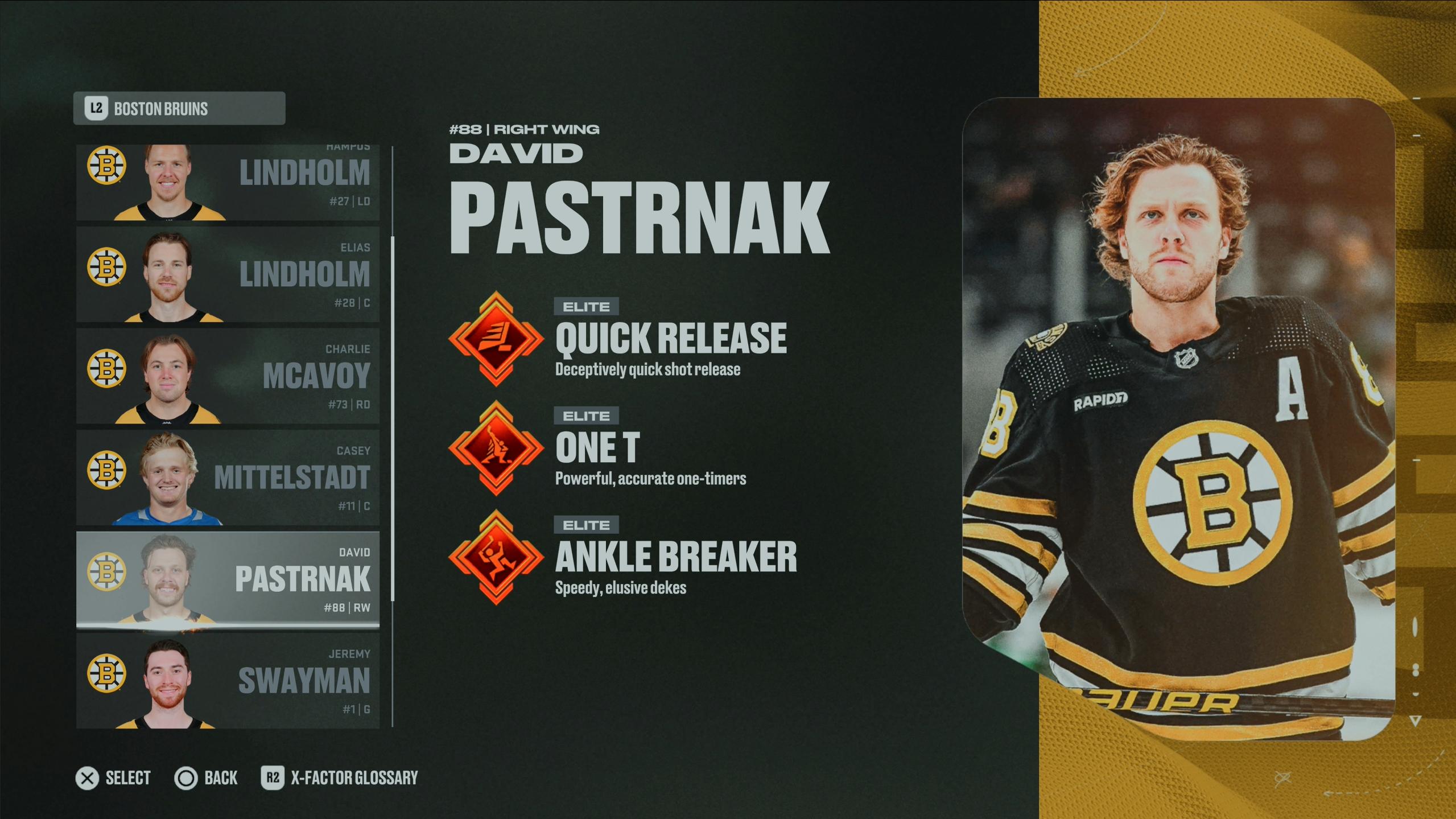Click the roster list scrollbar
Image resolution: width=1456 pixels, height=819 pixels.
pos(393,418)
